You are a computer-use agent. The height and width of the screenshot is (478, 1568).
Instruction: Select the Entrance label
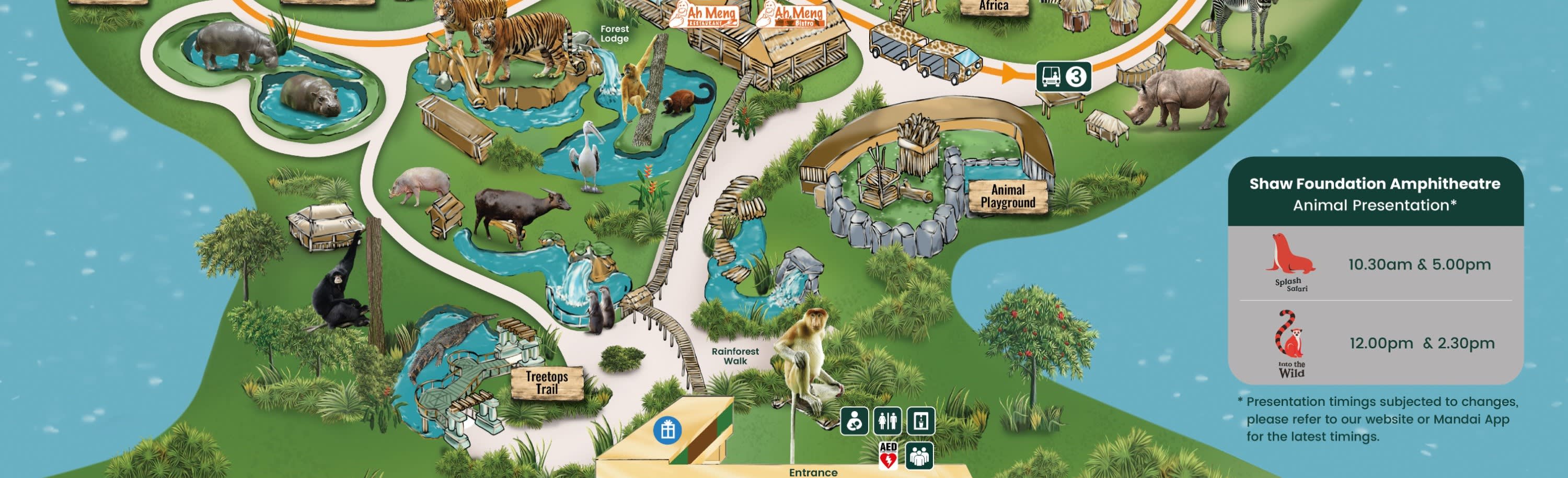pyautogui.click(x=813, y=472)
